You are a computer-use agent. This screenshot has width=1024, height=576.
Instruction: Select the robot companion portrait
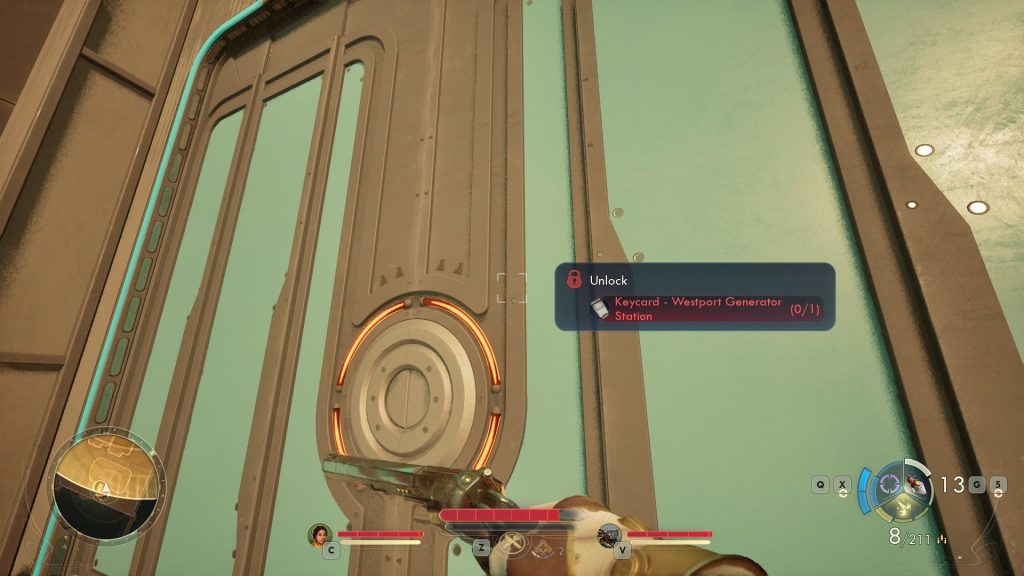click(608, 535)
